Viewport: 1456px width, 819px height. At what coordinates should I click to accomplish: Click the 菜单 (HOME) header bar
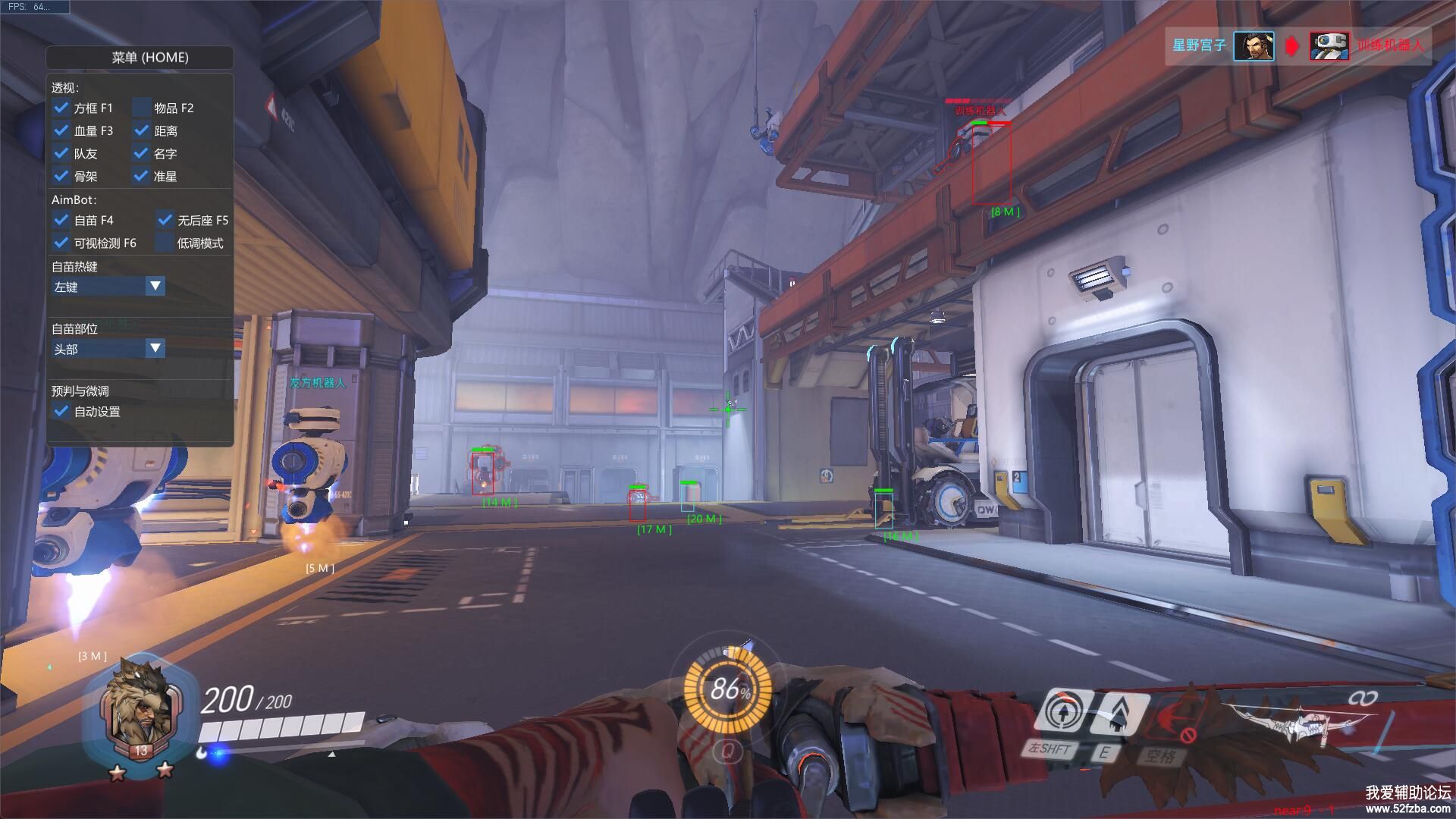pyautogui.click(x=140, y=58)
